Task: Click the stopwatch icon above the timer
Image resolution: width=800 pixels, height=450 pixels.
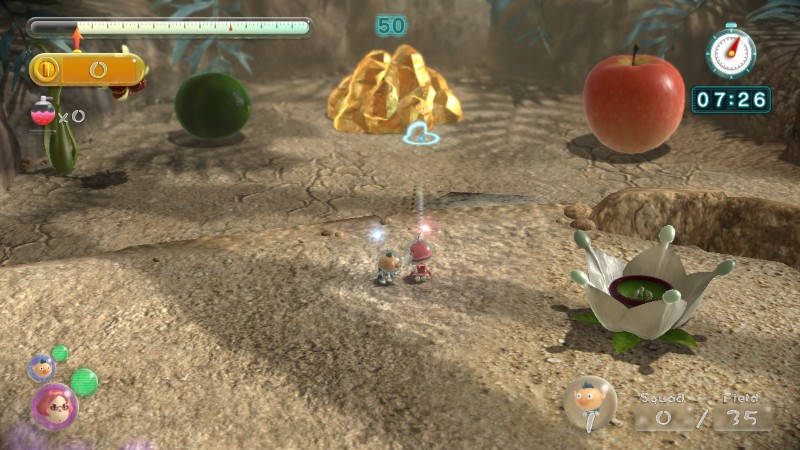Action: pos(731,51)
